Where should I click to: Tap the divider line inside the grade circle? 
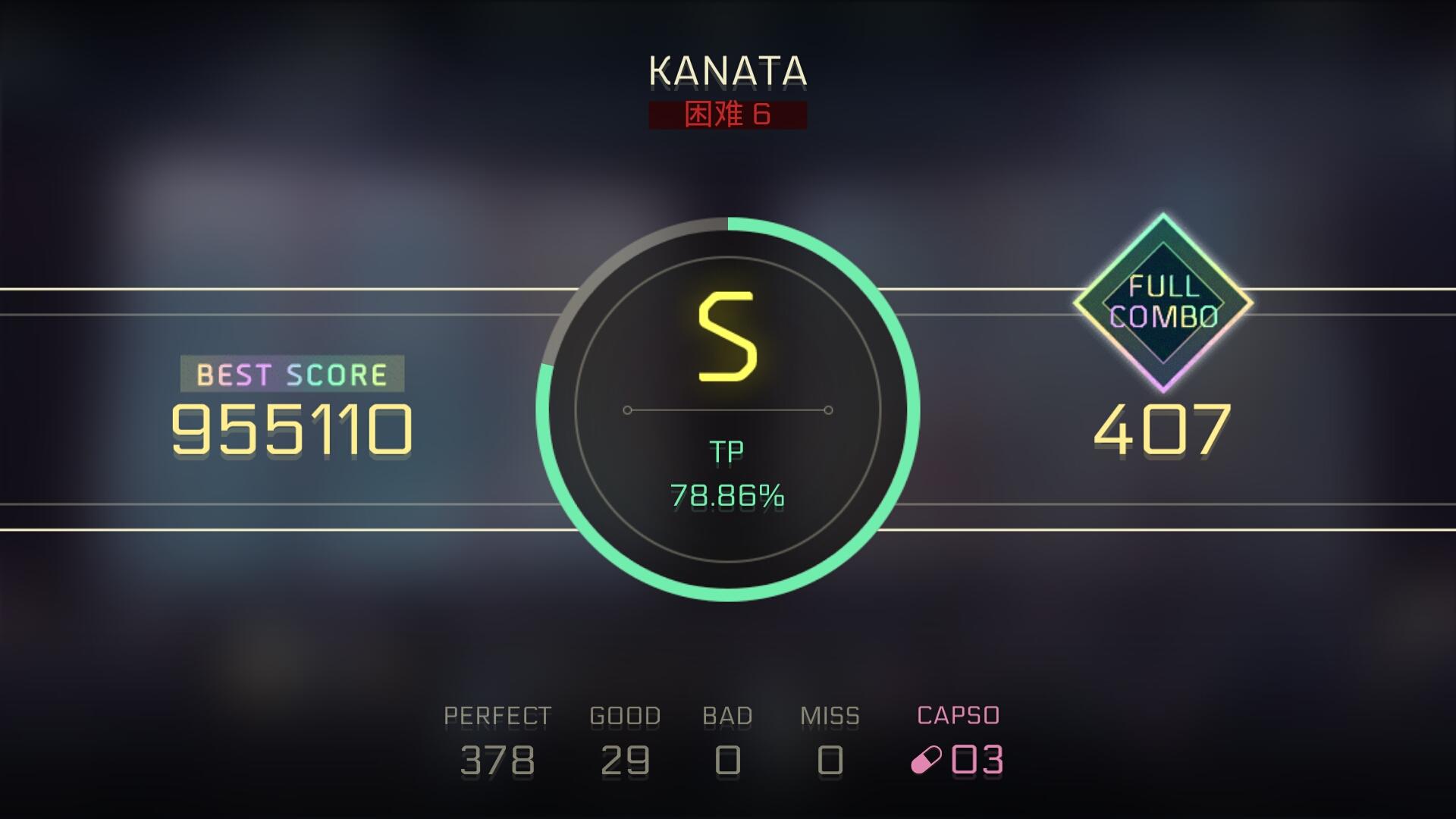[x=726, y=410]
